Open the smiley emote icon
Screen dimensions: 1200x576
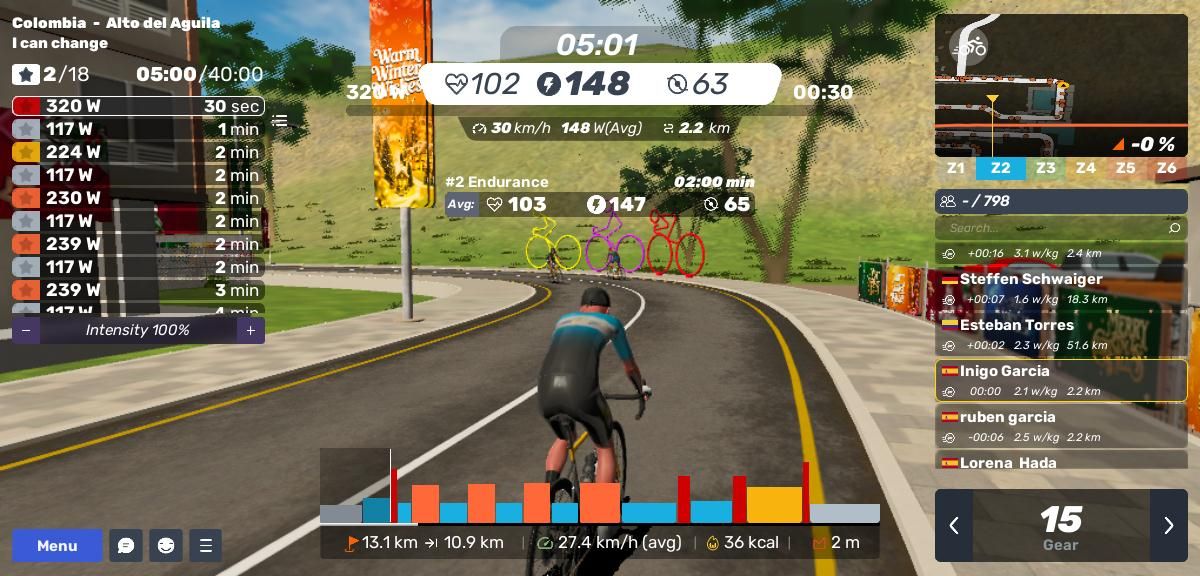(166, 545)
